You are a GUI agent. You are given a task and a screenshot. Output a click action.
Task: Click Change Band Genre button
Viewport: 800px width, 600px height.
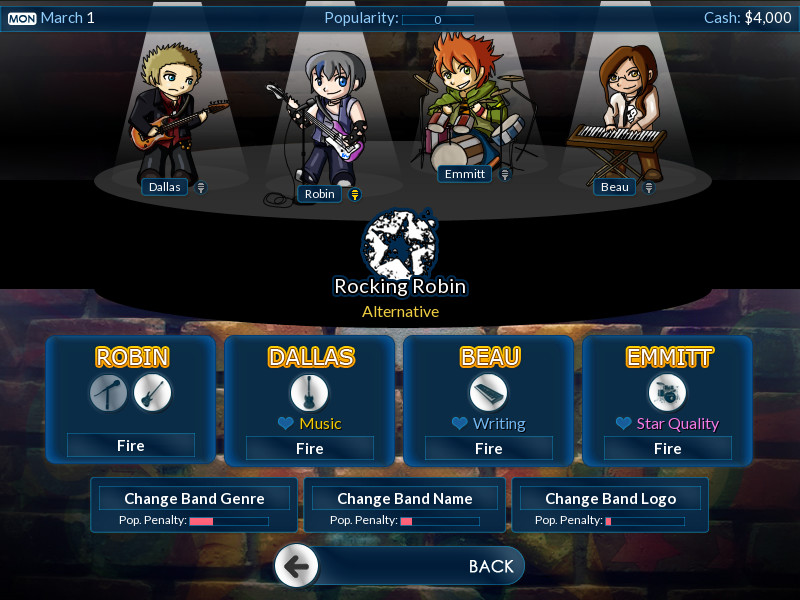(x=194, y=498)
